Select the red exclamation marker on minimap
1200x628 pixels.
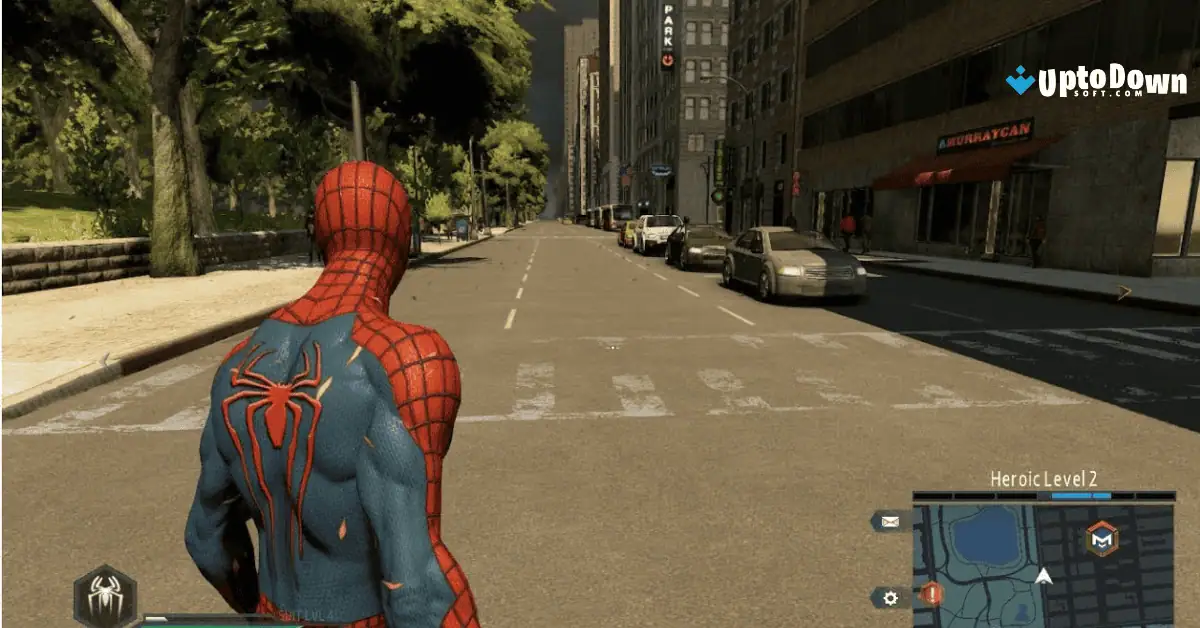point(931,594)
